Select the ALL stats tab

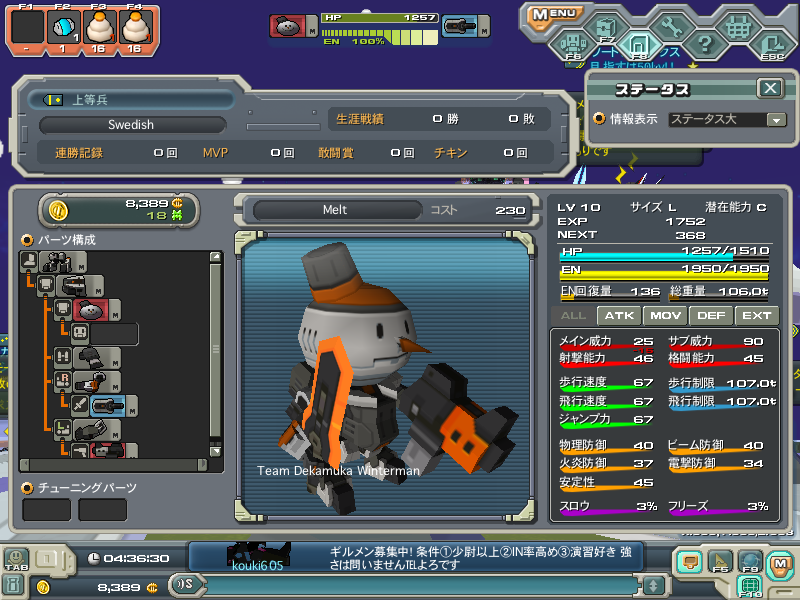(574, 315)
